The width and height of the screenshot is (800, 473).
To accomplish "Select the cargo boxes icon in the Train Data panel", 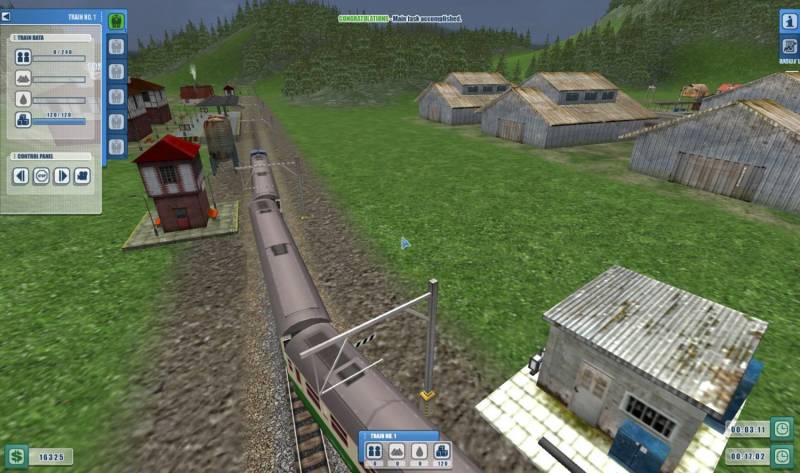I will tap(23, 119).
